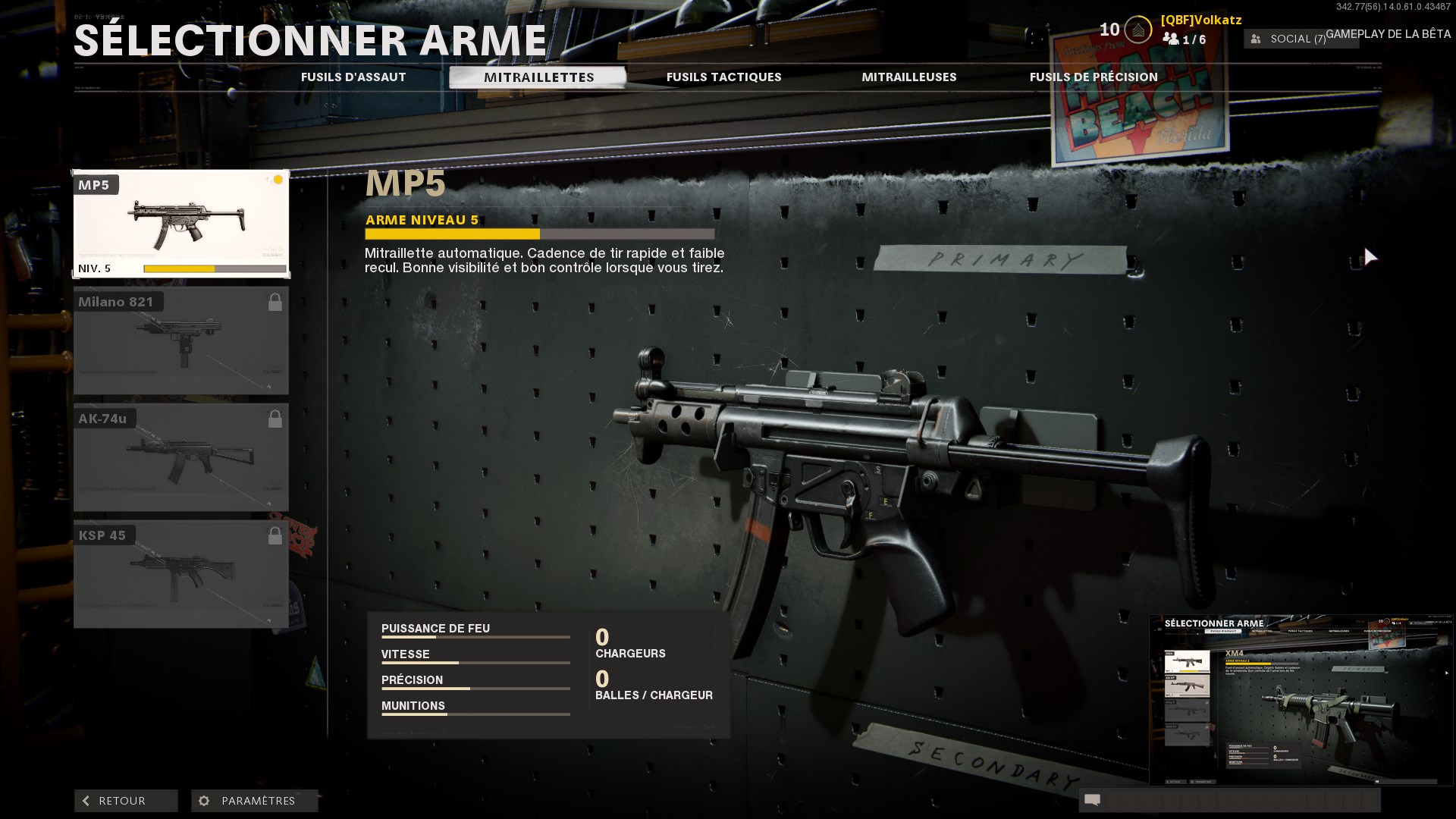Open Social panel via friends icon
This screenshot has width=1456, height=819.
coord(1254,39)
